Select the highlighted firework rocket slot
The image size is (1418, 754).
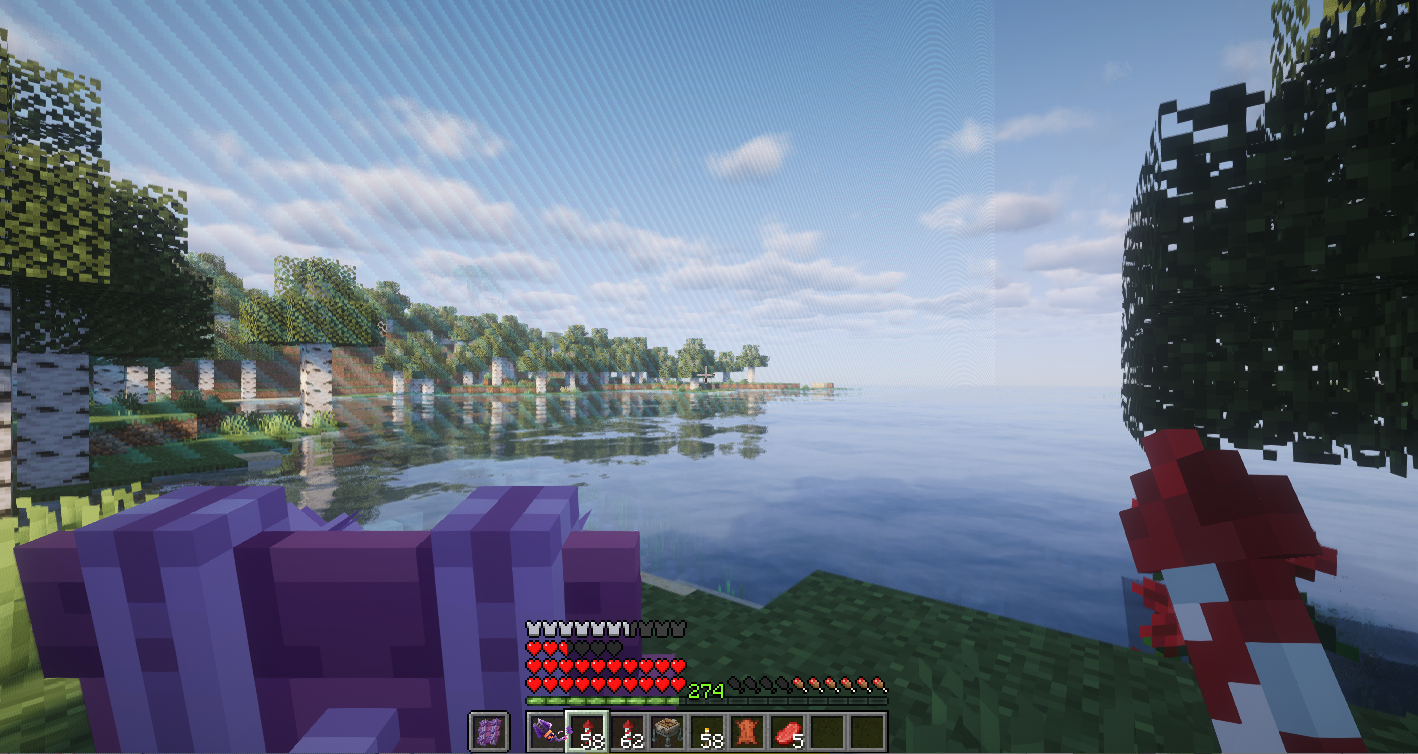[586, 731]
